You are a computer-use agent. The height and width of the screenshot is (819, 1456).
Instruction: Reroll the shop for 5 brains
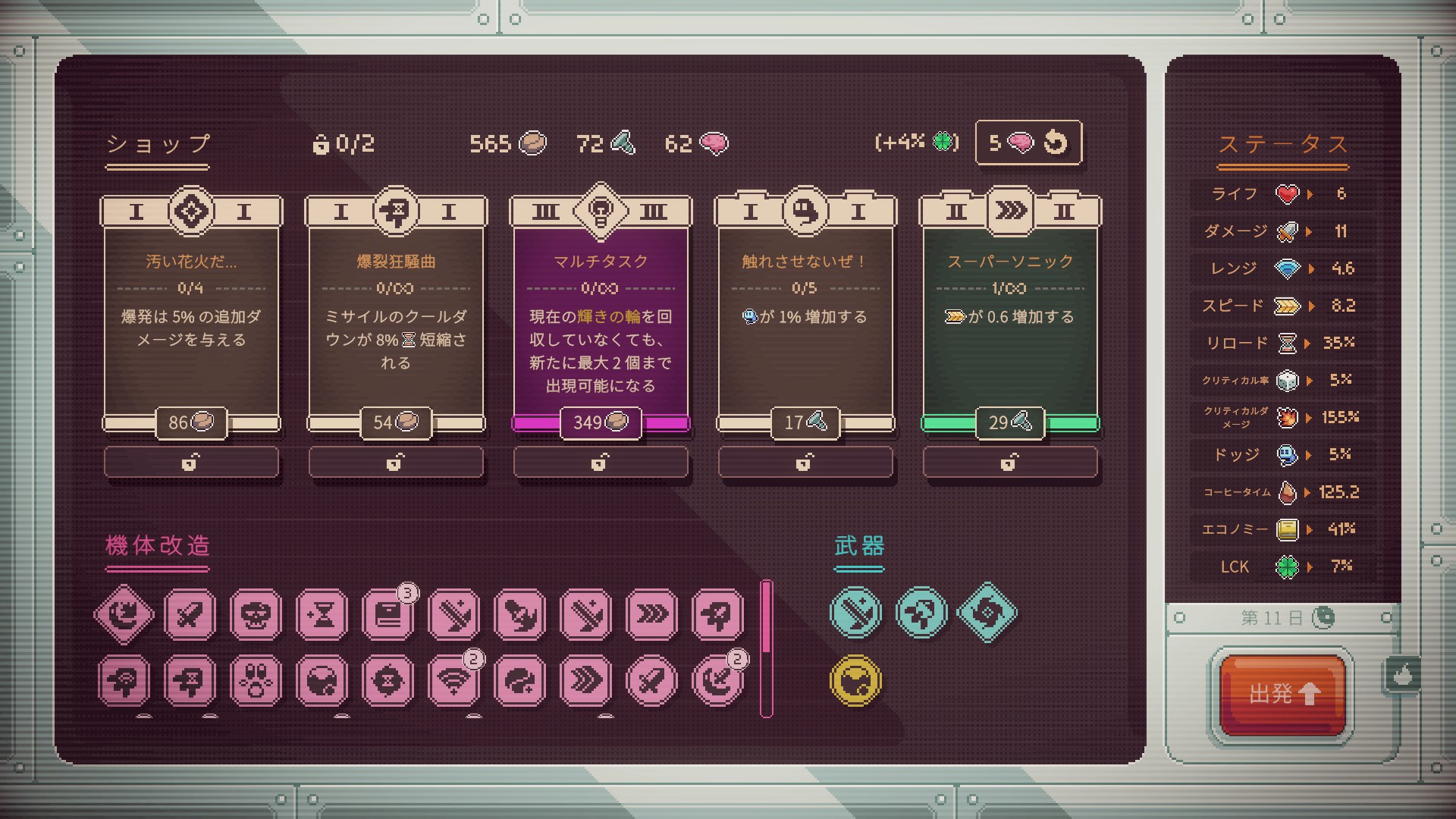(x=1028, y=143)
